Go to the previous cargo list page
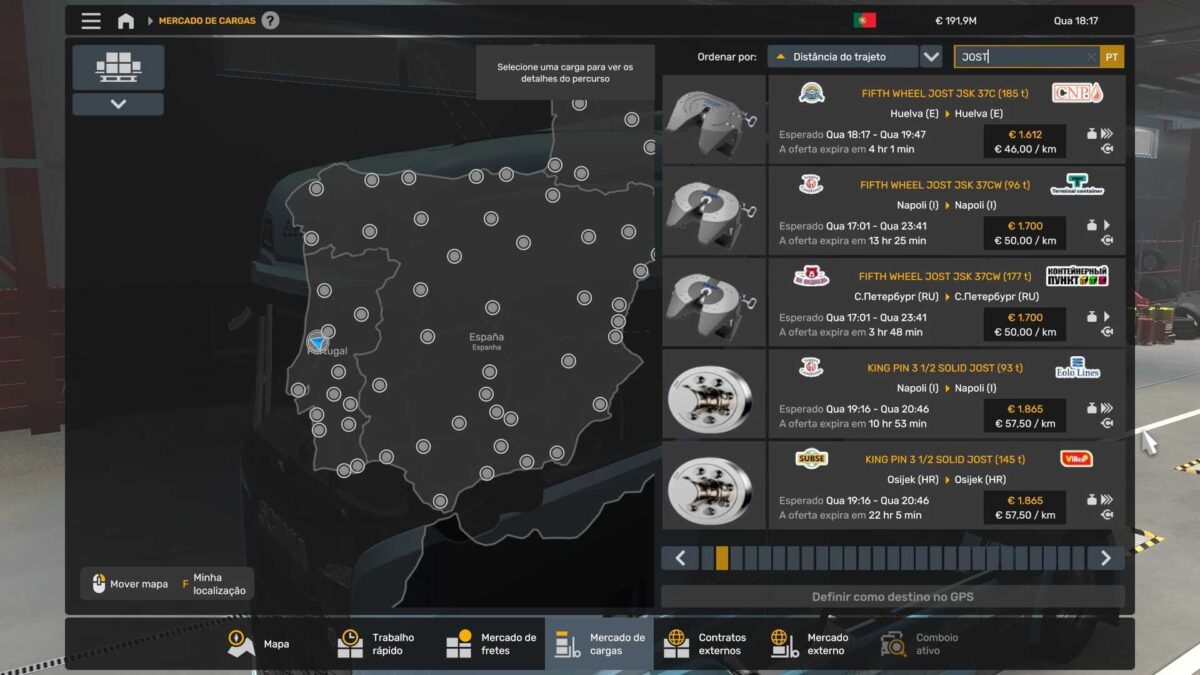Image resolution: width=1200 pixels, height=675 pixels. [x=681, y=558]
